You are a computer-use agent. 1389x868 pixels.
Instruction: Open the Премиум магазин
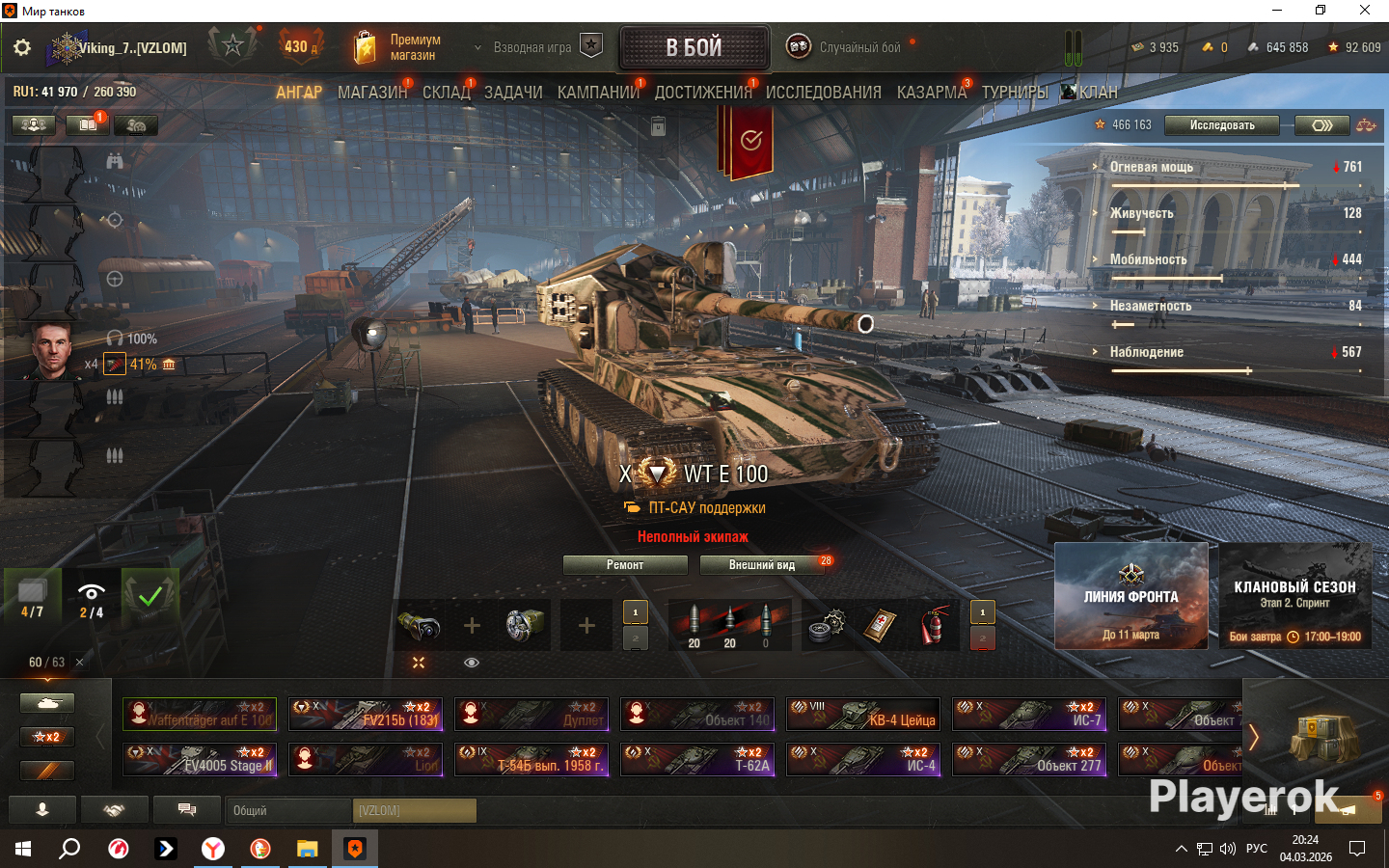click(x=397, y=47)
